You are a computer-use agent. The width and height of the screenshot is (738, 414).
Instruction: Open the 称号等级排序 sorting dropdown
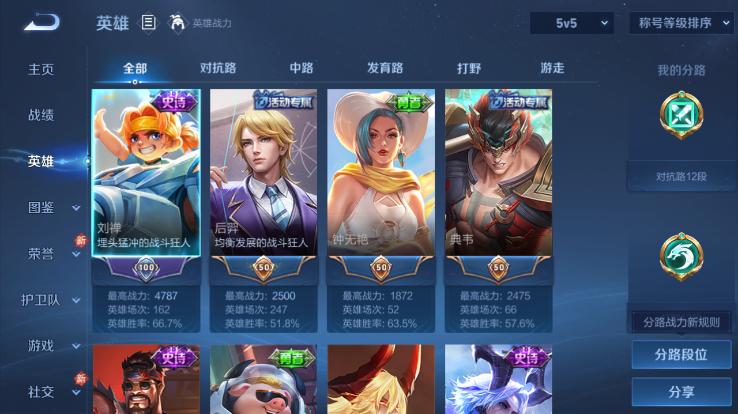(x=681, y=23)
